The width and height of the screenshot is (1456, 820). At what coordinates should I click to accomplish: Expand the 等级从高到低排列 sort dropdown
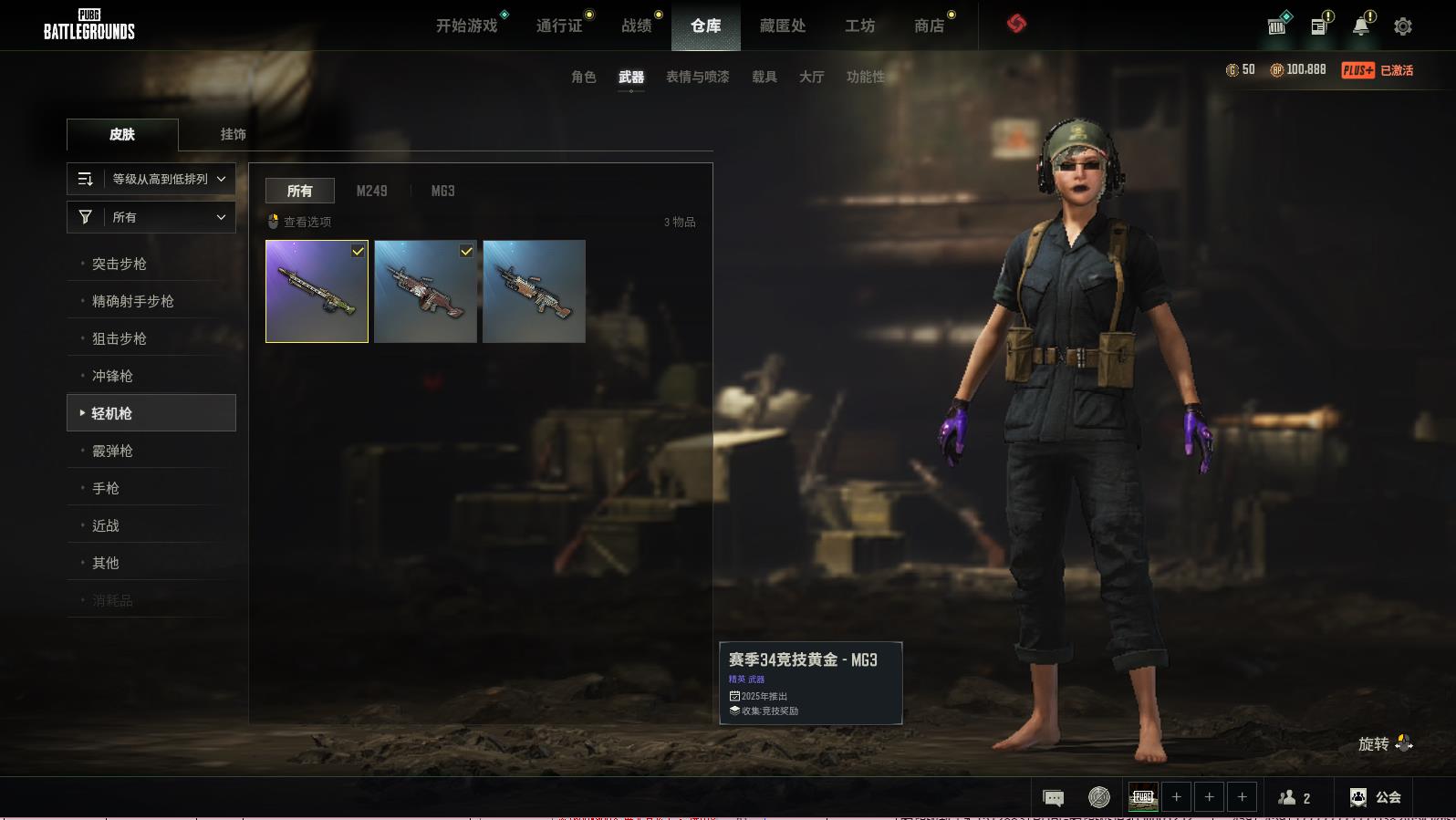[151, 179]
